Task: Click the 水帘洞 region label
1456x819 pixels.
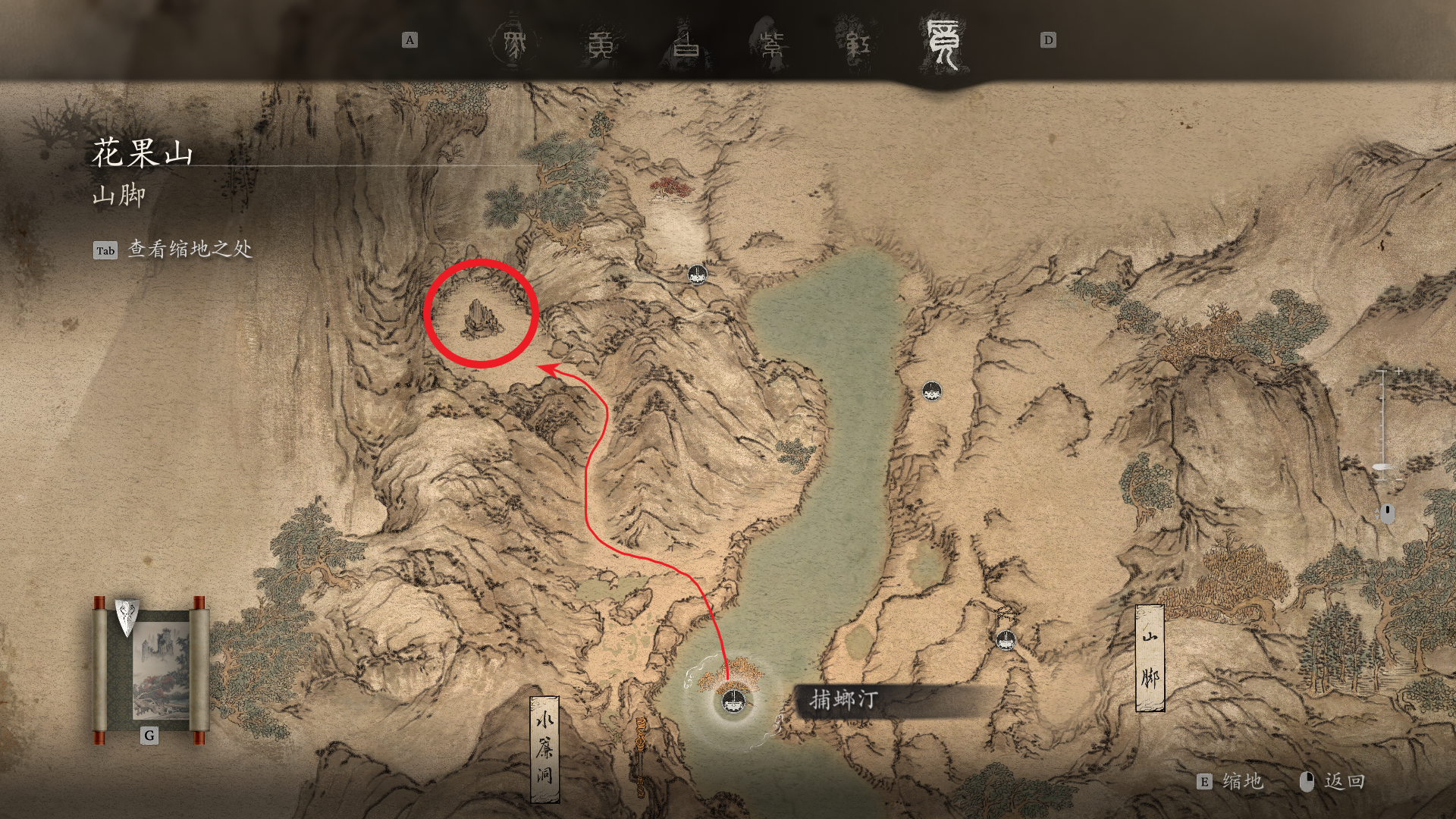Action: [544, 748]
